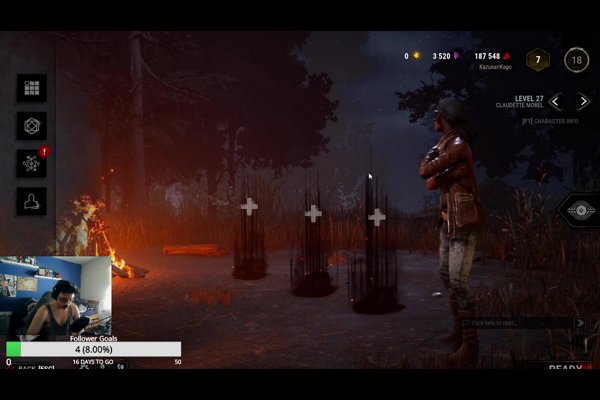Open the web icon with the red alert

coord(31,163)
